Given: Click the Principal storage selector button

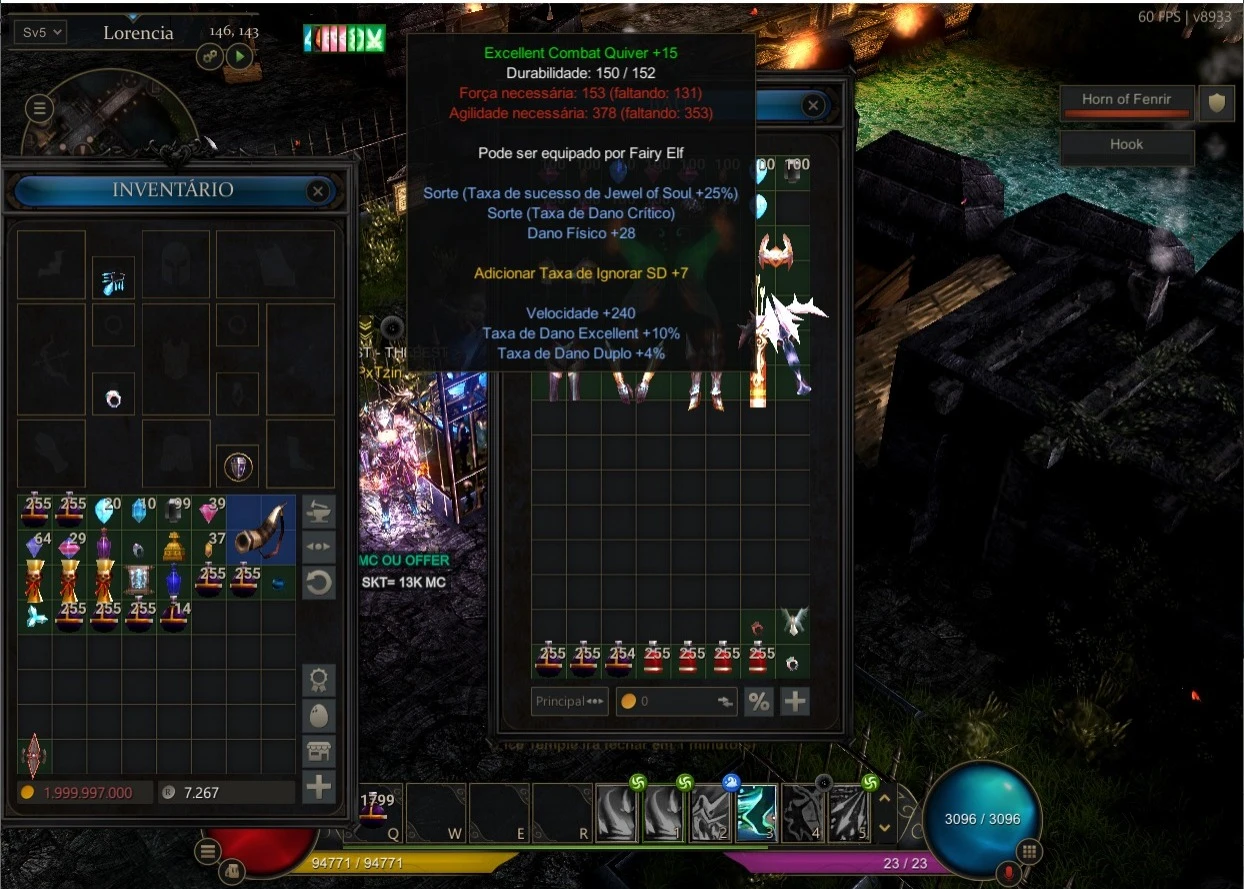Looking at the screenshot, I should 569,701.
